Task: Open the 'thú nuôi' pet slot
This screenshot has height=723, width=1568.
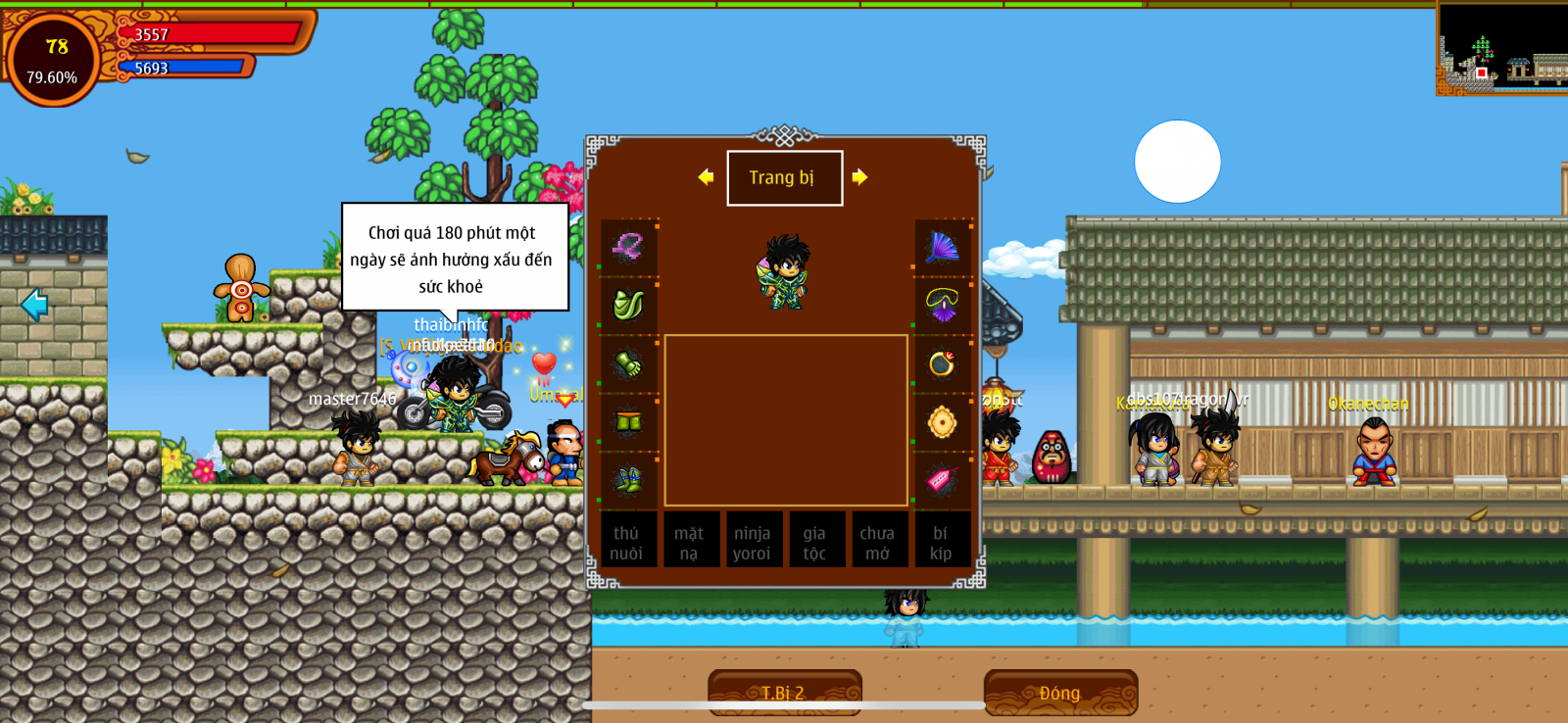Action: 627,542
